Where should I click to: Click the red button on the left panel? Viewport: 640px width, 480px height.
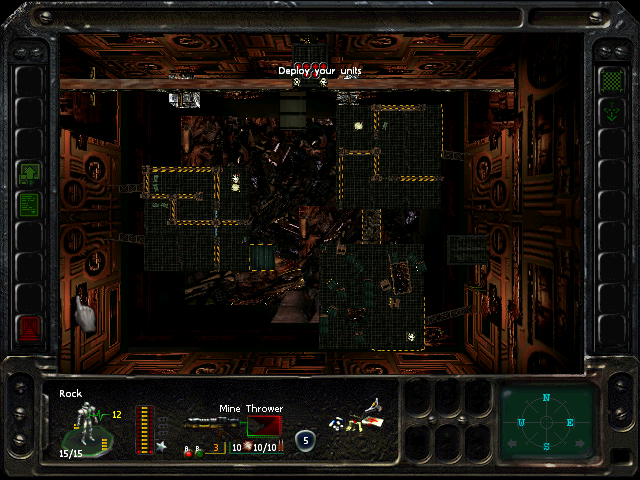coord(29,327)
